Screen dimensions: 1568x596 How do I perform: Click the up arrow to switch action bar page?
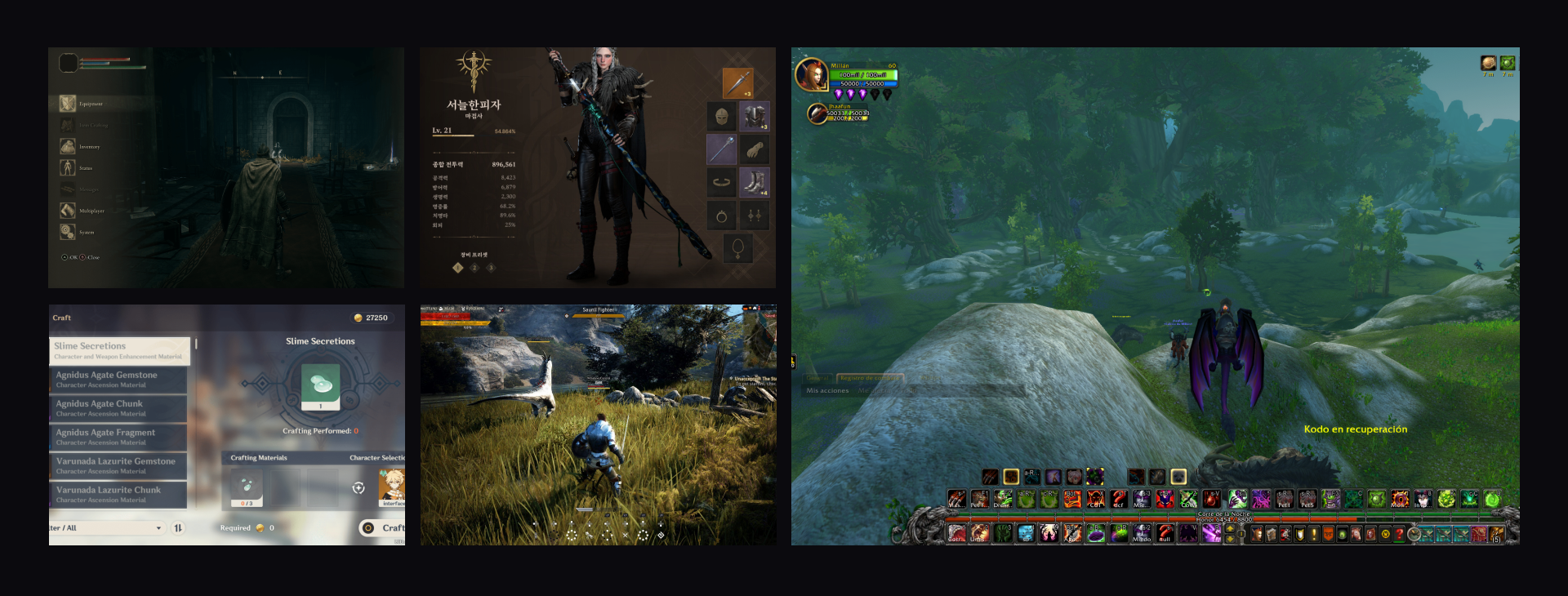tap(1230, 530)
